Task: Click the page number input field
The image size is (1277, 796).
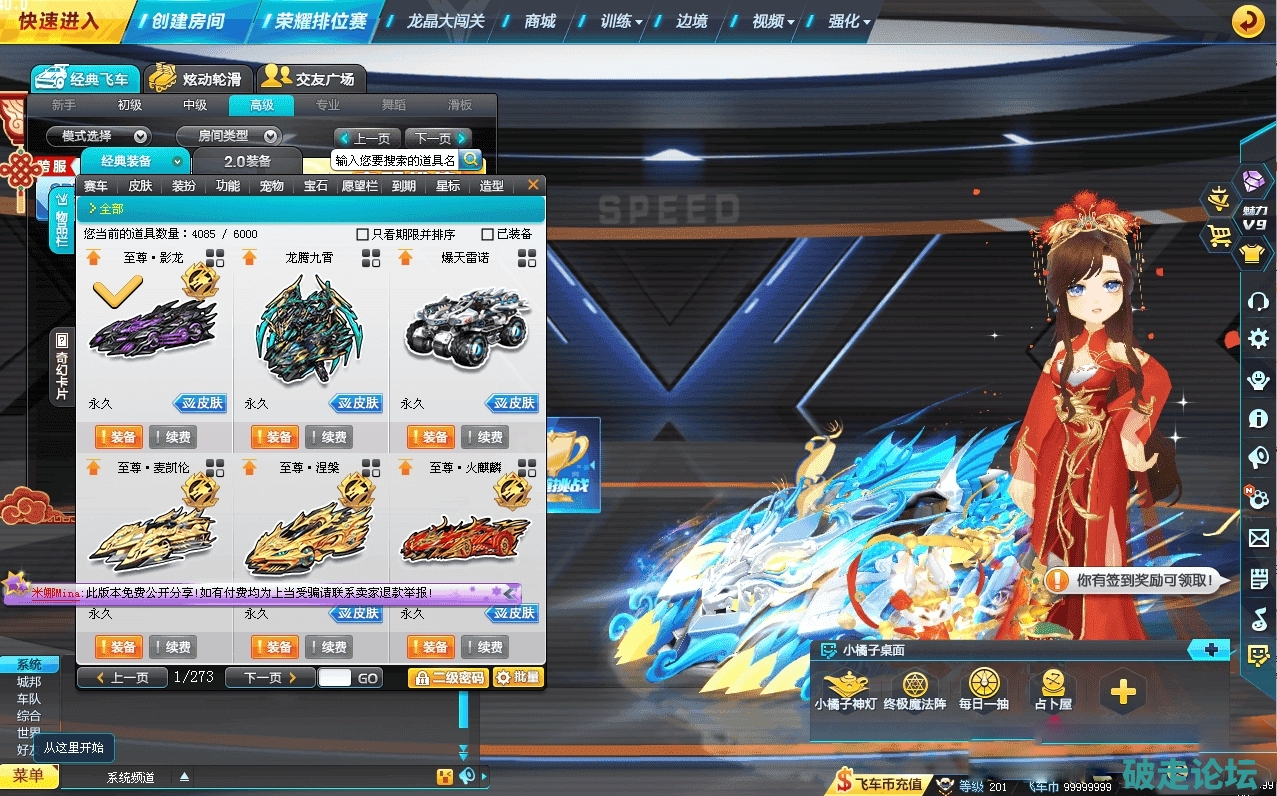Action: [335, 677]
